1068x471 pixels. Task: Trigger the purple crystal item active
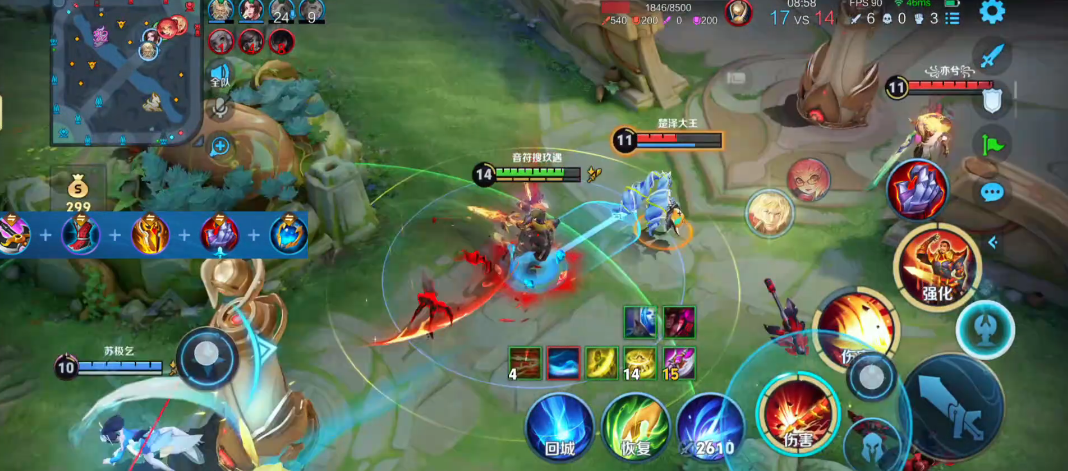917,189
